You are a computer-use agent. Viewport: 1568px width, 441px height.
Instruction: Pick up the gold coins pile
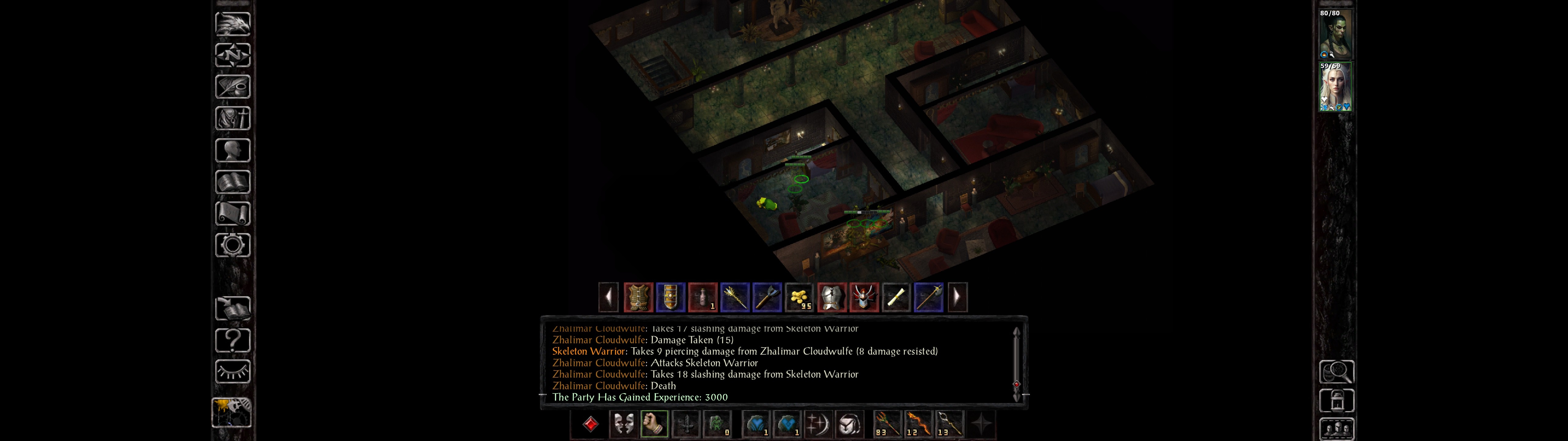tap(799, 297)
